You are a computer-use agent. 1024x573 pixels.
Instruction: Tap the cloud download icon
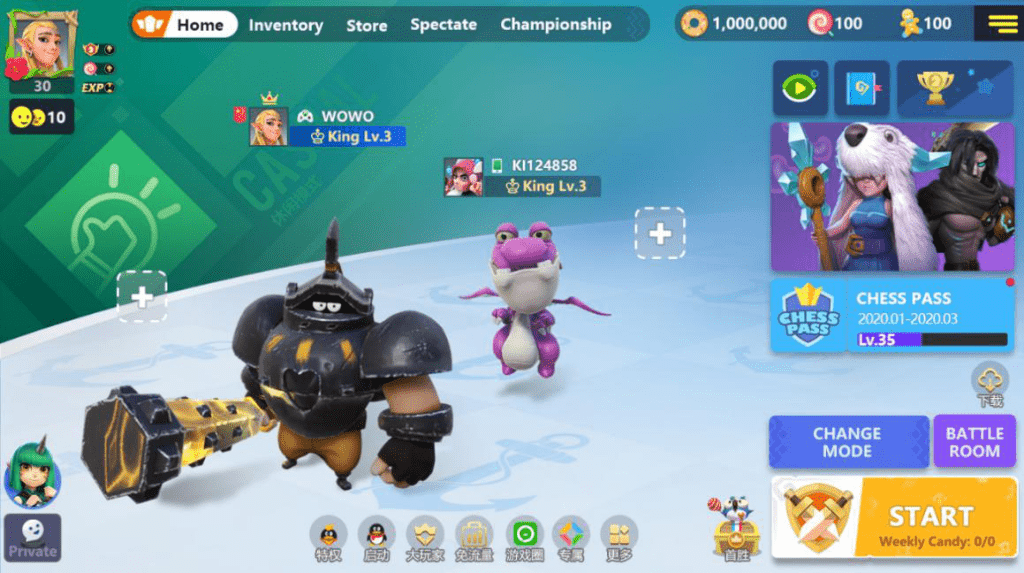click(990, 383)
